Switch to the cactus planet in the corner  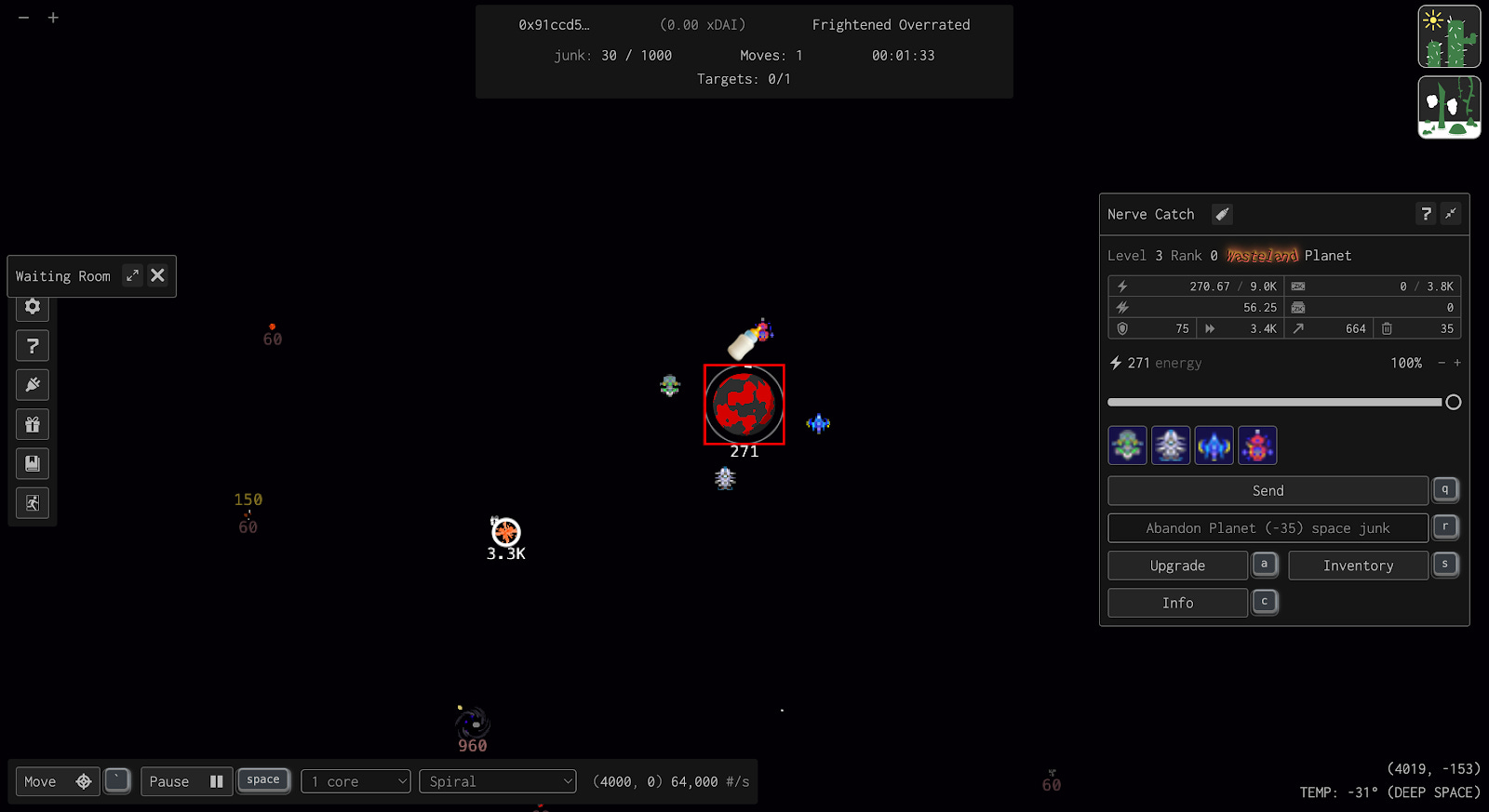point(1448,36)
